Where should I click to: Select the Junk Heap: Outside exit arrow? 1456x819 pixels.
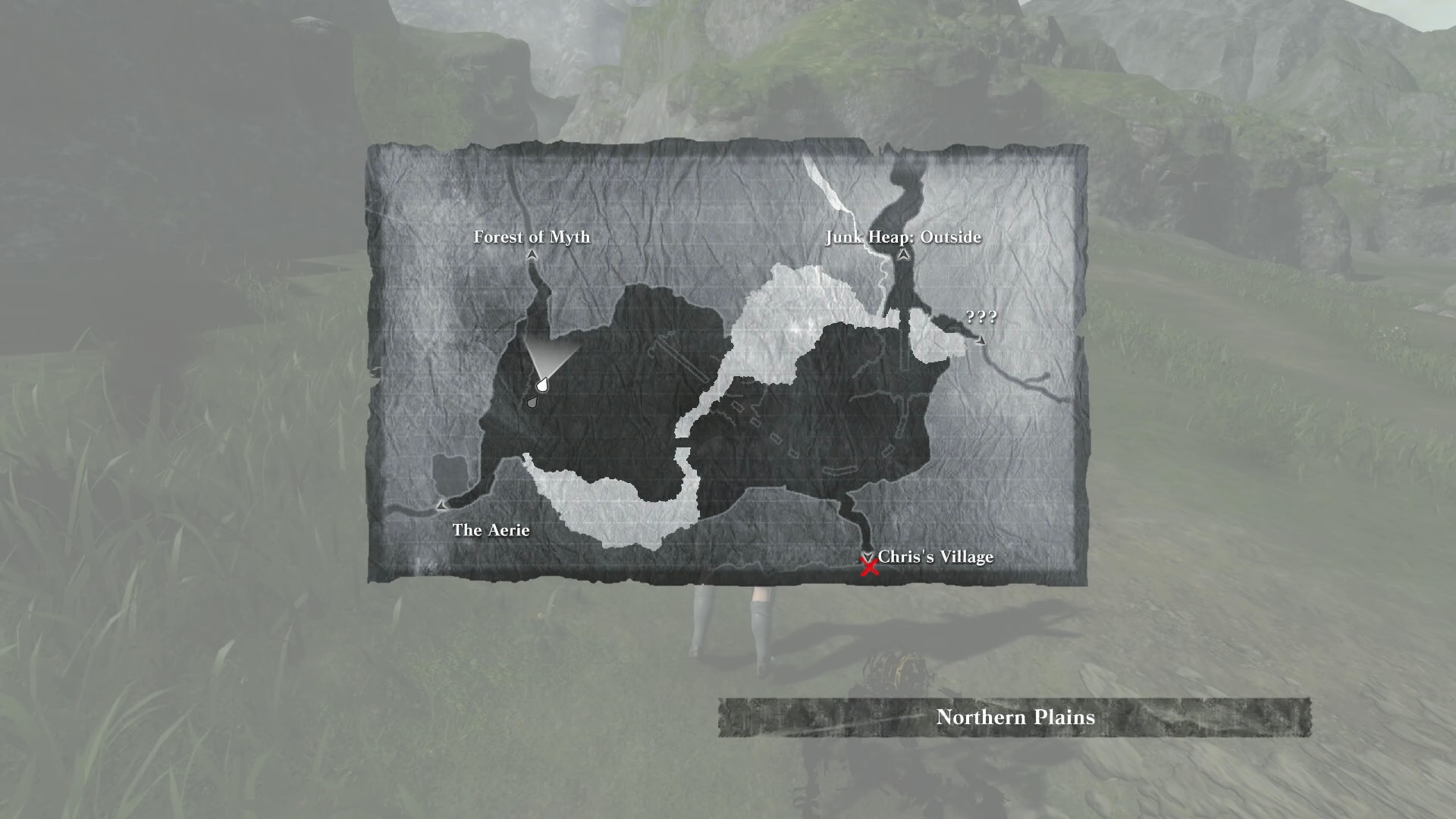point(903,256)
